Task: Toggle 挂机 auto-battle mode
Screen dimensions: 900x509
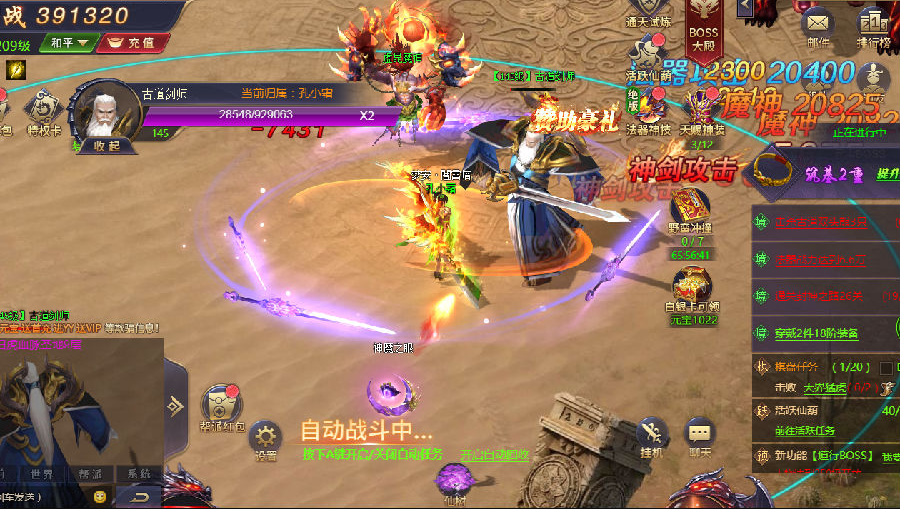Action: click(x=652, y=435)
